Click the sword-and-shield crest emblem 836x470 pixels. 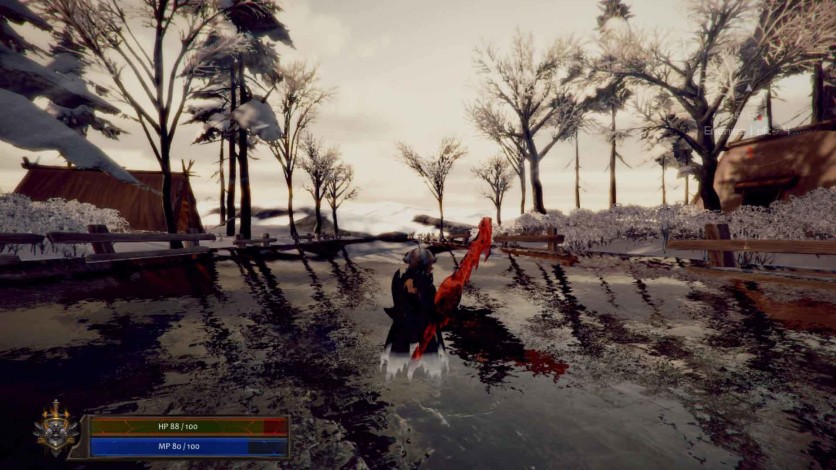tap(56, 431)
